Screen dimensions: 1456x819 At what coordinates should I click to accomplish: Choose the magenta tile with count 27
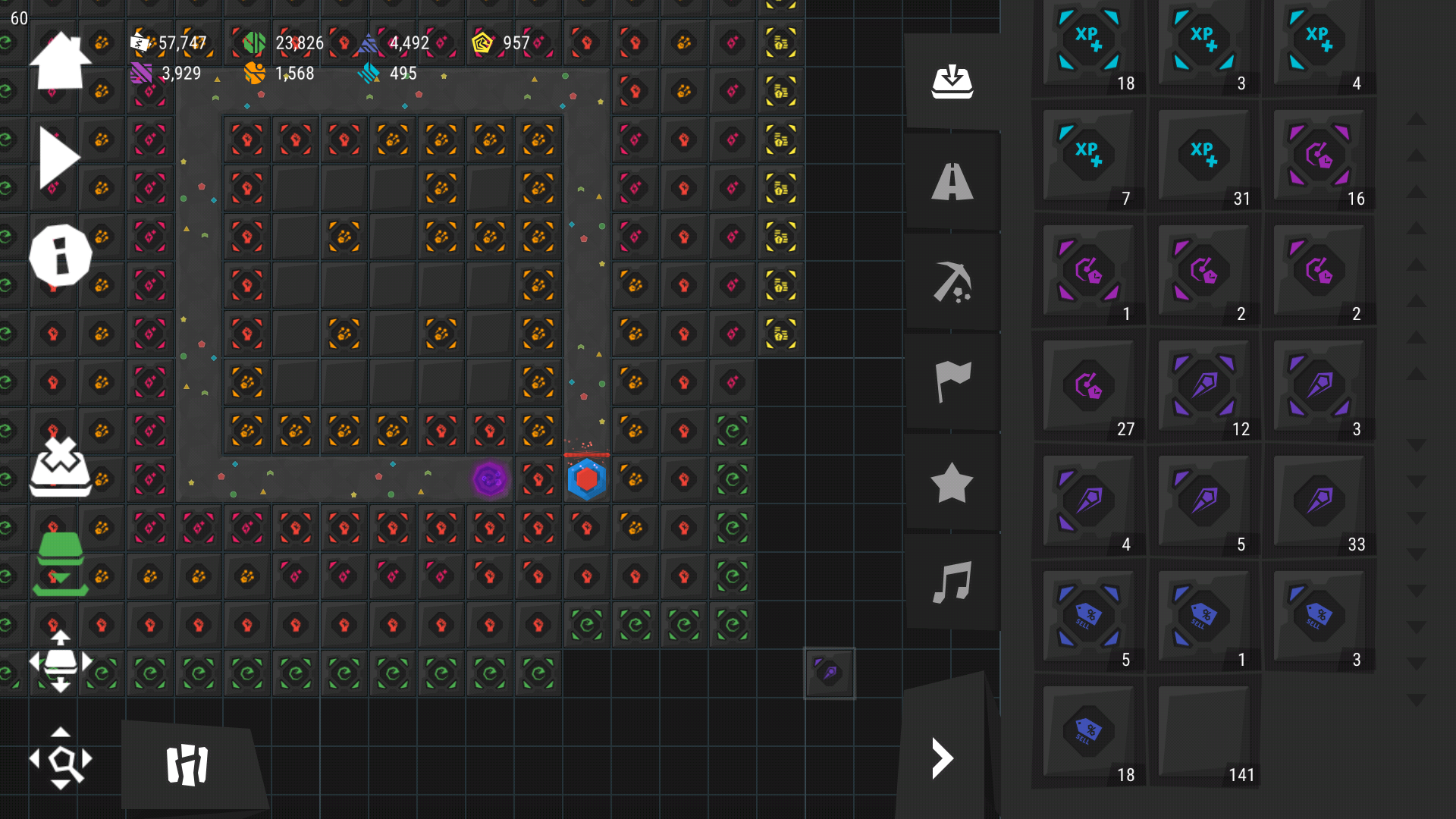point(1088,388)
